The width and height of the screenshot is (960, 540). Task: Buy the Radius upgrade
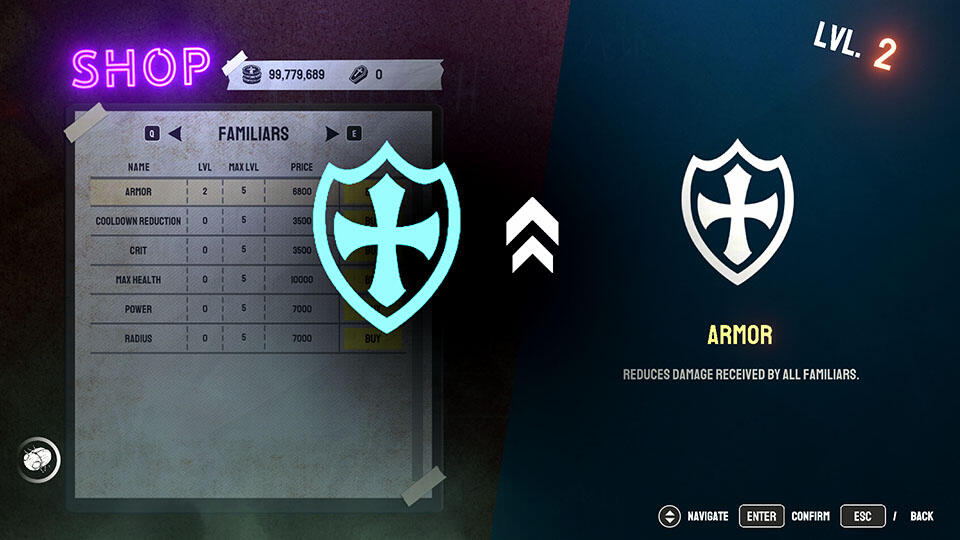(372, 339)
